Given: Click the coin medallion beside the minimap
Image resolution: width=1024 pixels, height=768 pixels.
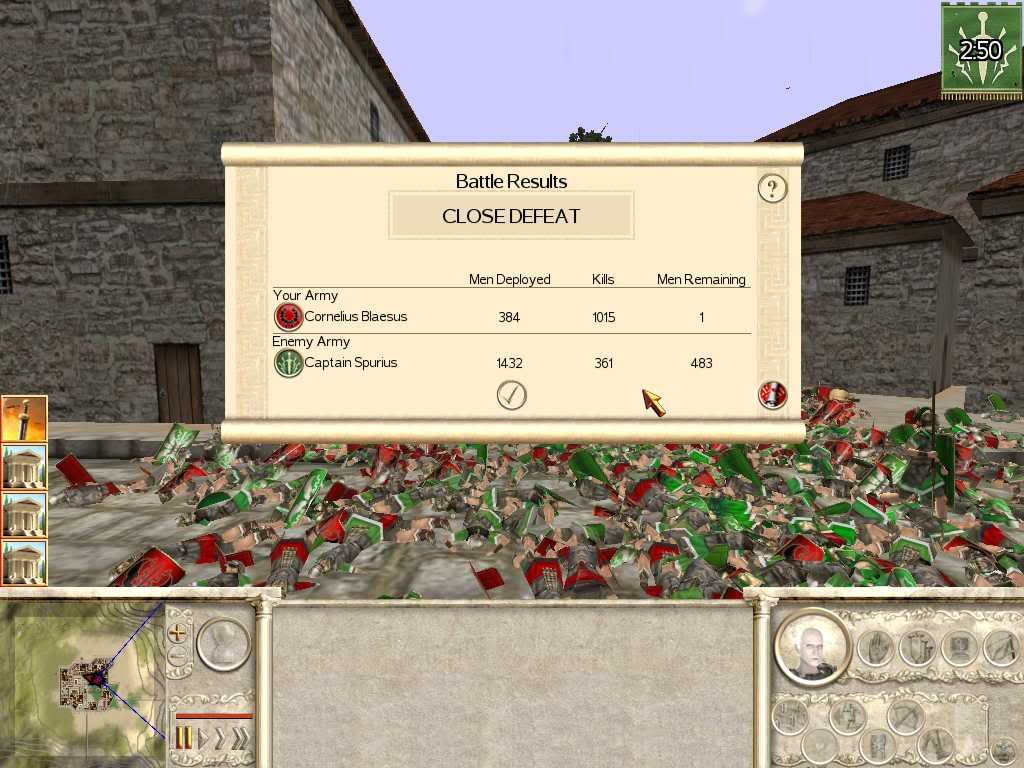Looking at the screenshot, I should 222,644.
